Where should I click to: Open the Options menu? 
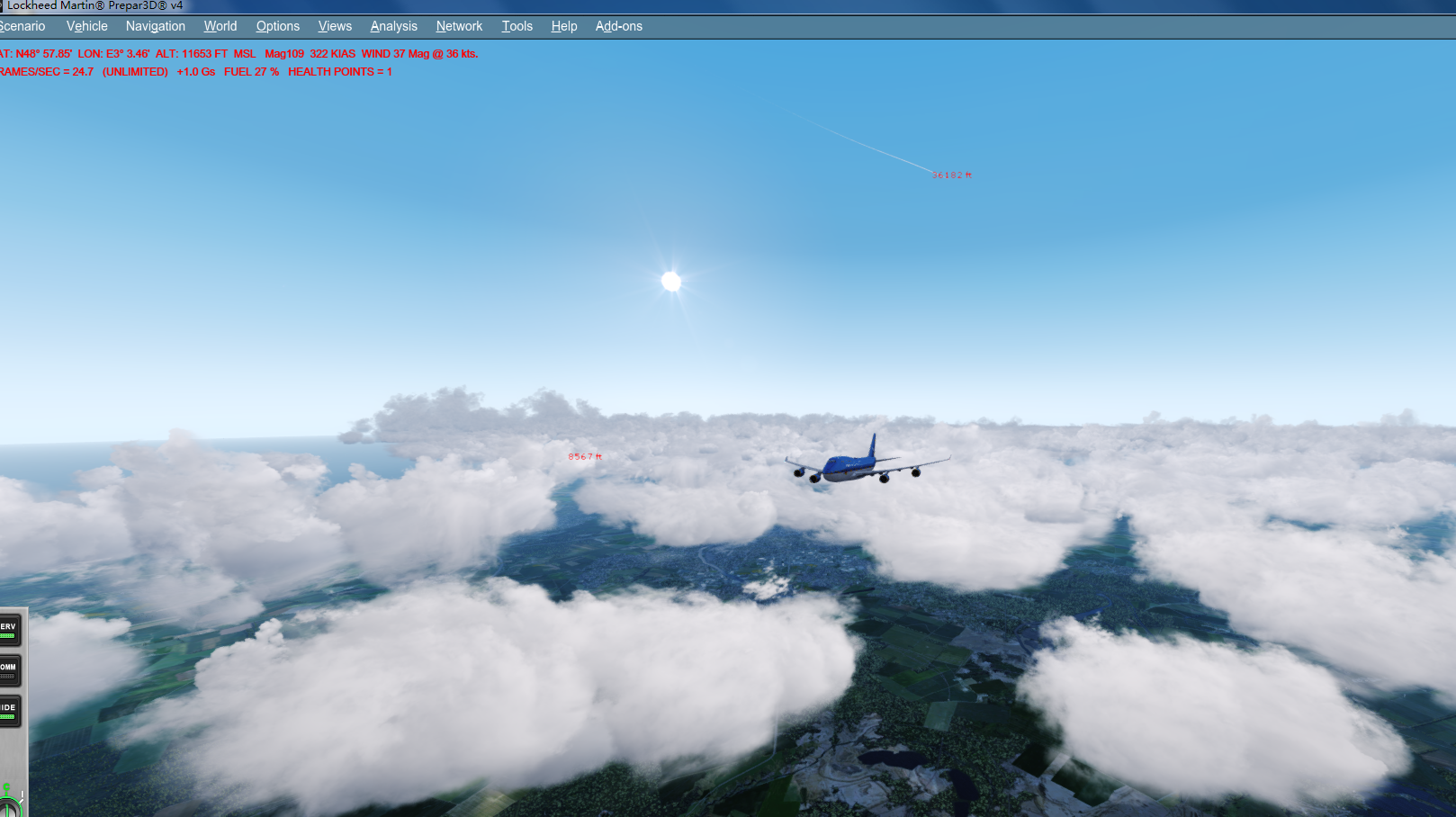point(277,26)
